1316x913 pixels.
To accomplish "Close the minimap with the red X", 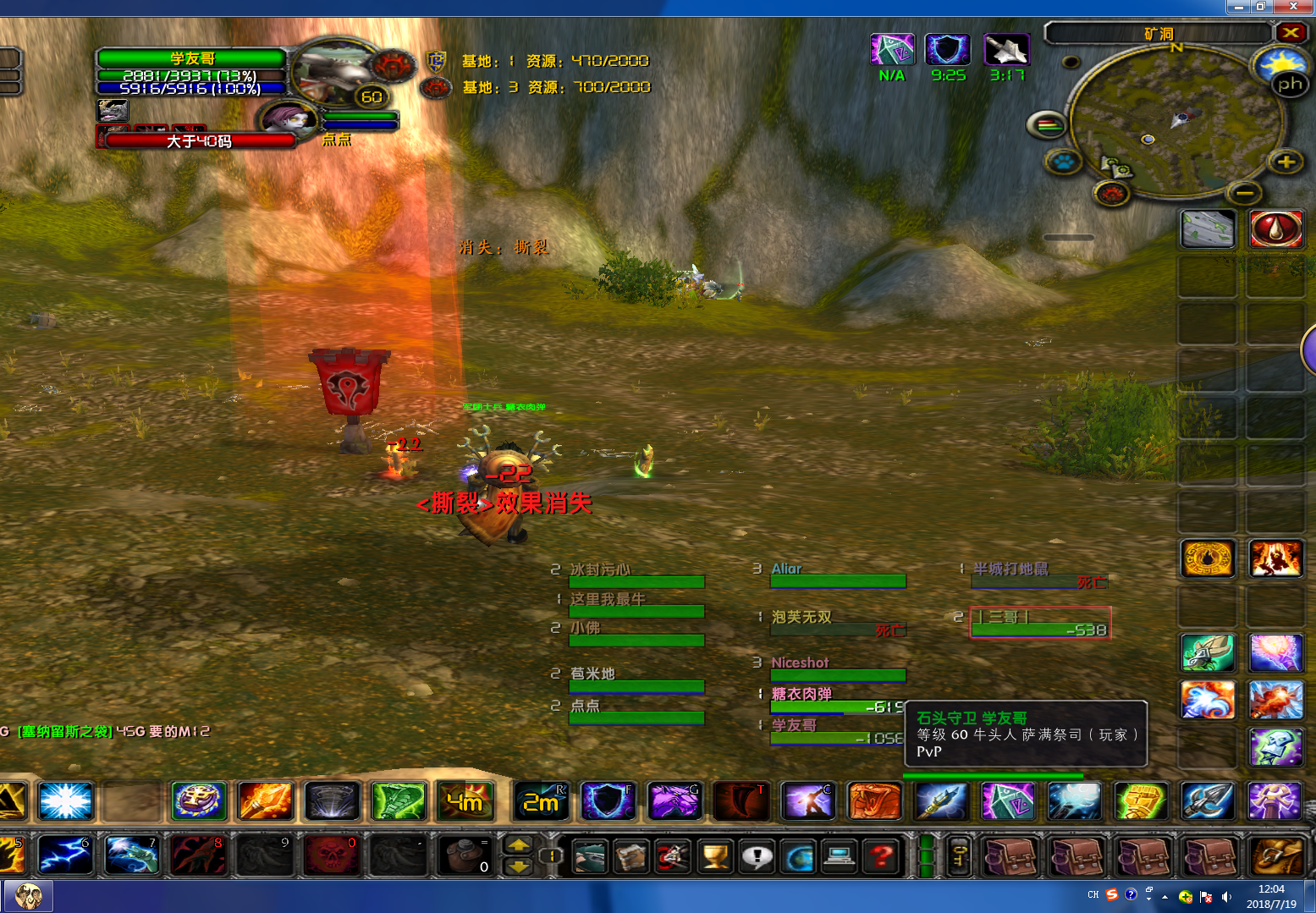I will point(1290,33).
